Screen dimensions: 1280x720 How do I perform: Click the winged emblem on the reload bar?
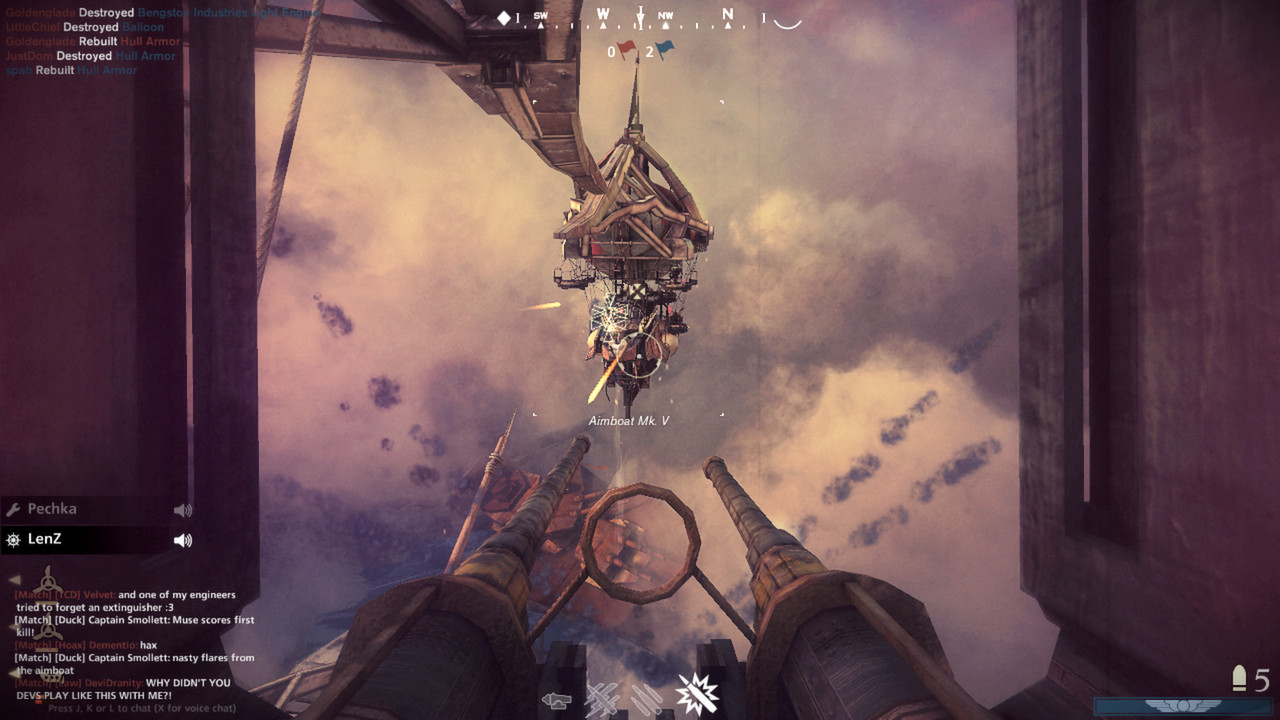(x=1182, y=705)
